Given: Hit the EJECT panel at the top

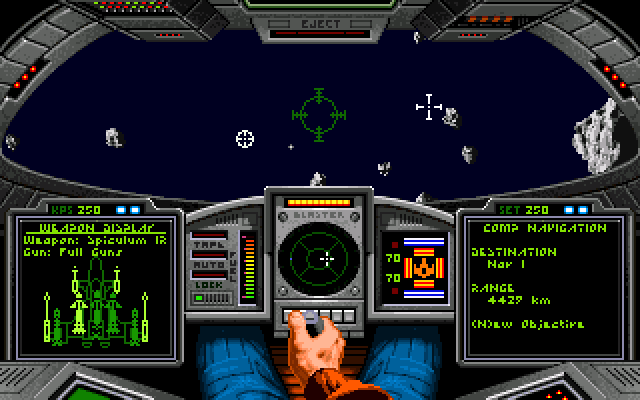Looking at the screenshot, I should [x=318, y=21].
